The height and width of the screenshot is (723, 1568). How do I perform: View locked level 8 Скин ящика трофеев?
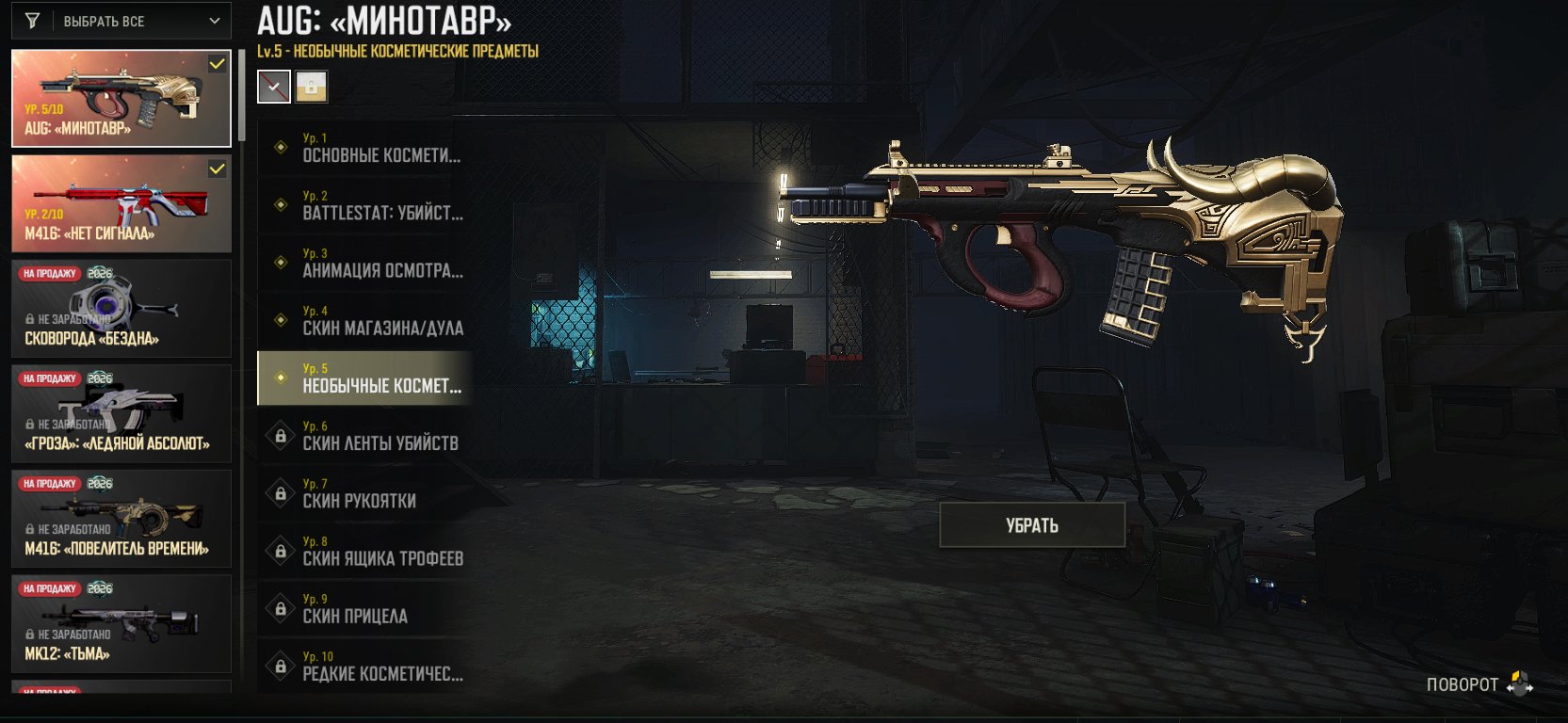pos(365,551)
